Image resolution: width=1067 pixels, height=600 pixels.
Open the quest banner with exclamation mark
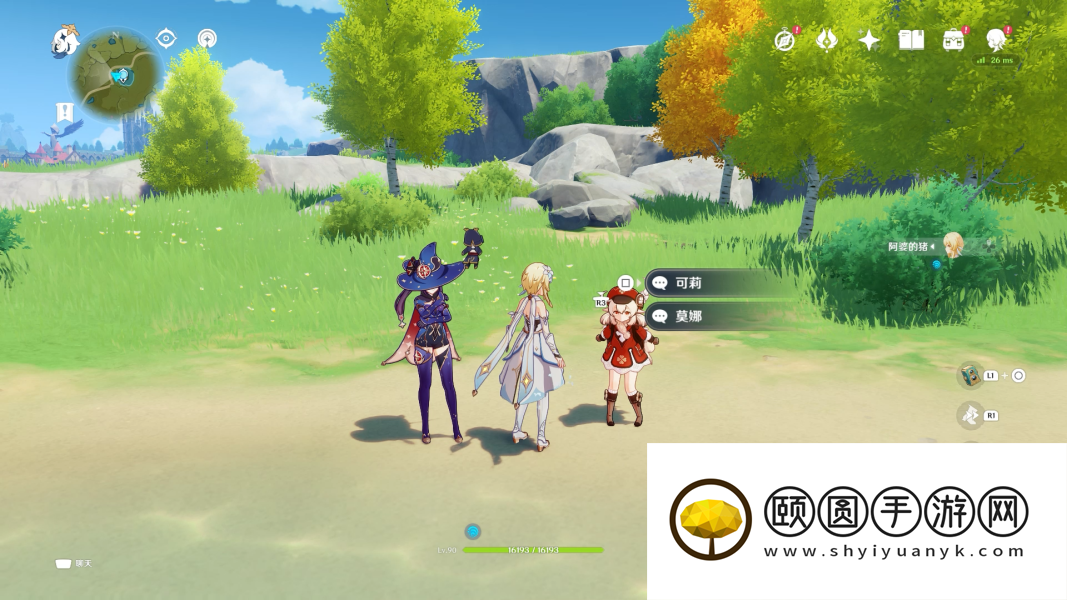click(65, 112)
